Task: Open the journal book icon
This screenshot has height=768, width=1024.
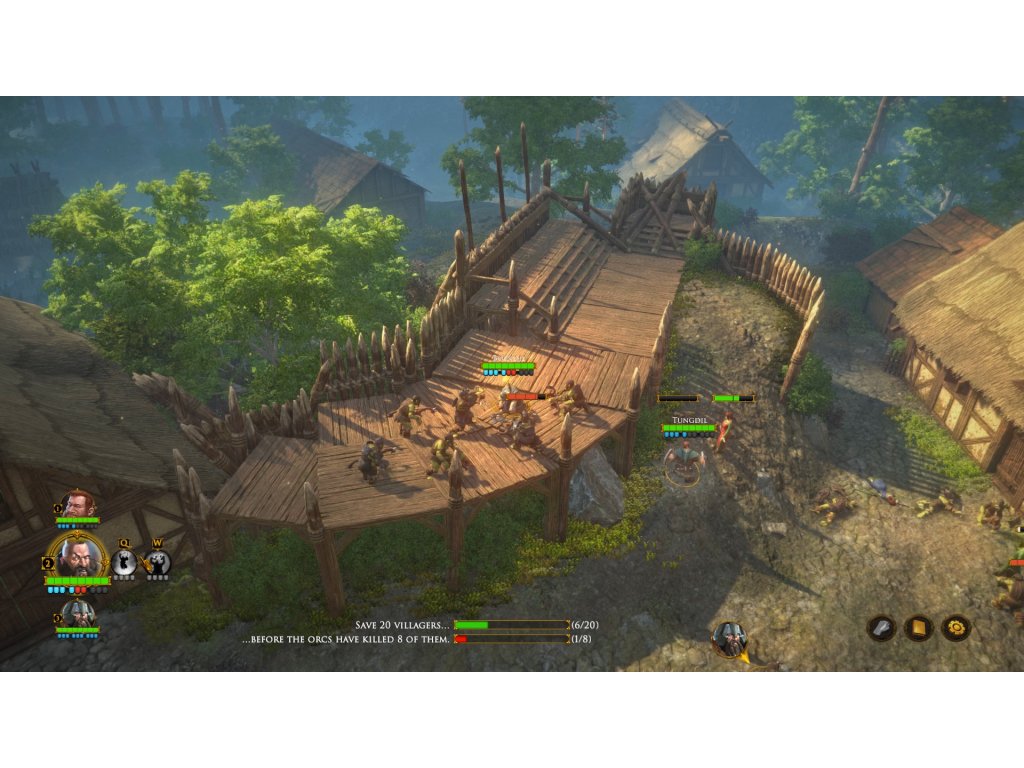Action: click(x=918, y=628)
